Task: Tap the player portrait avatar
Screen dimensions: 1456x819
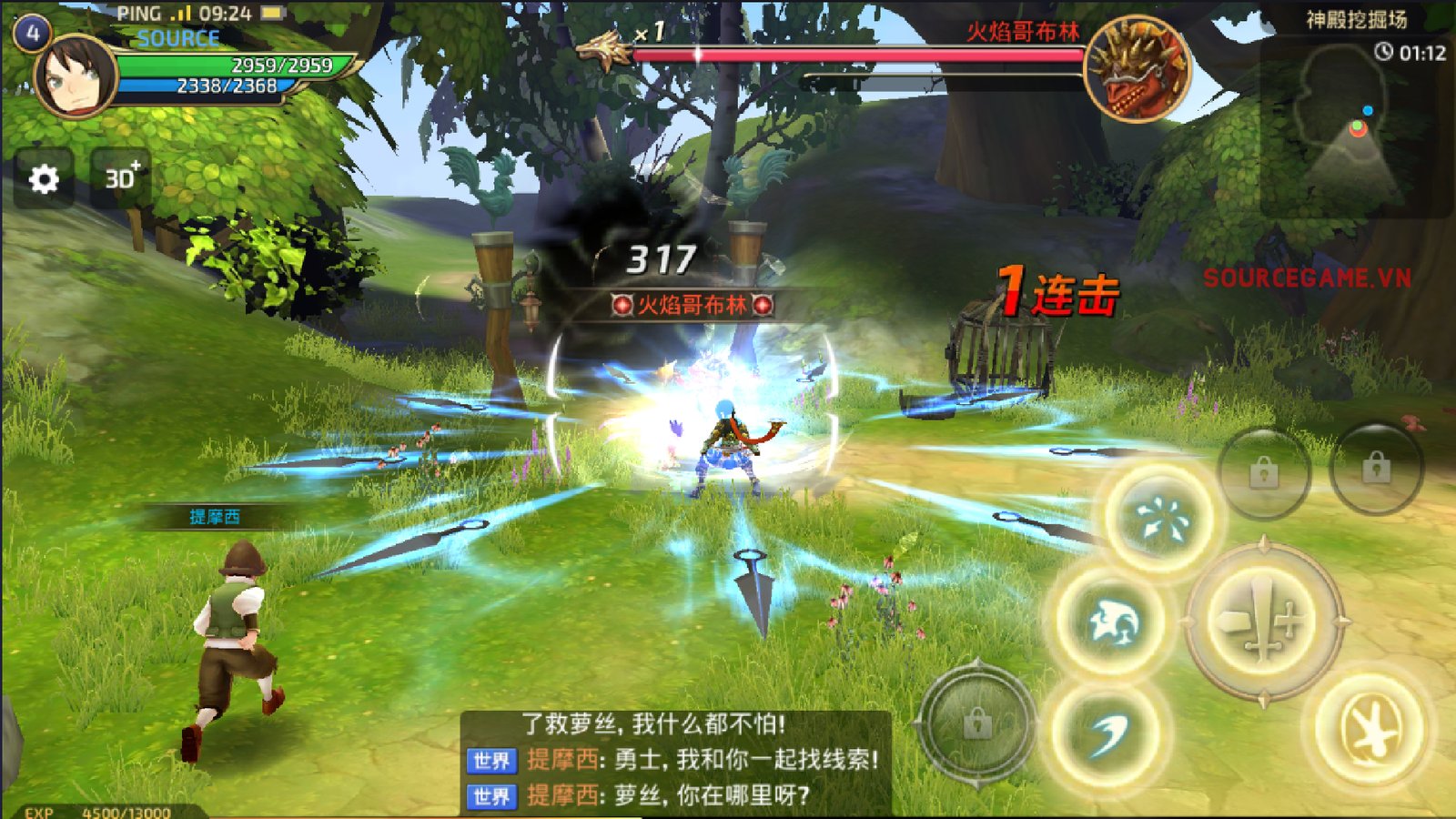Action: [x=75, y=77]
